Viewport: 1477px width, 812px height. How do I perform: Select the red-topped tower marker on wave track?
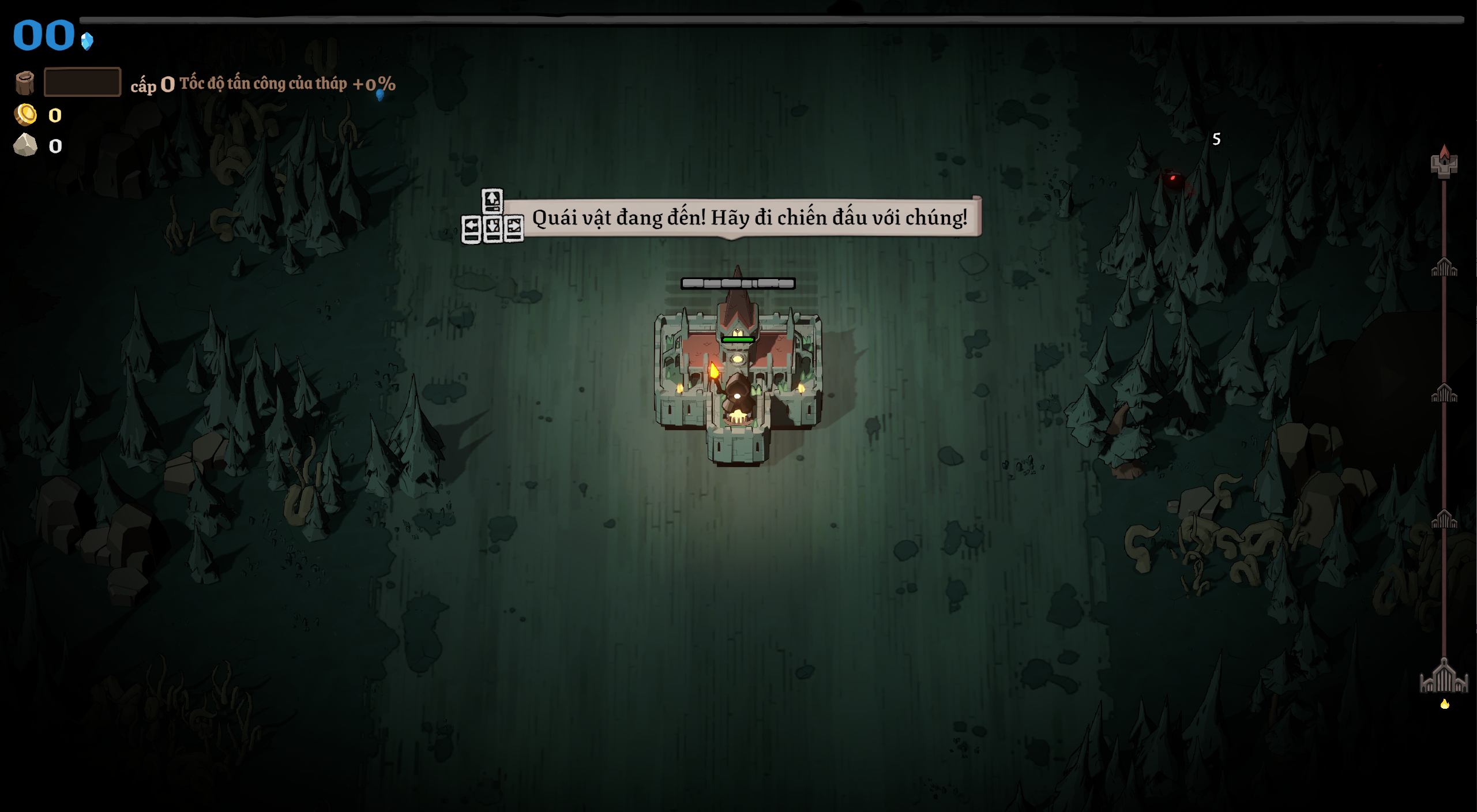[x=1444, y=162]
